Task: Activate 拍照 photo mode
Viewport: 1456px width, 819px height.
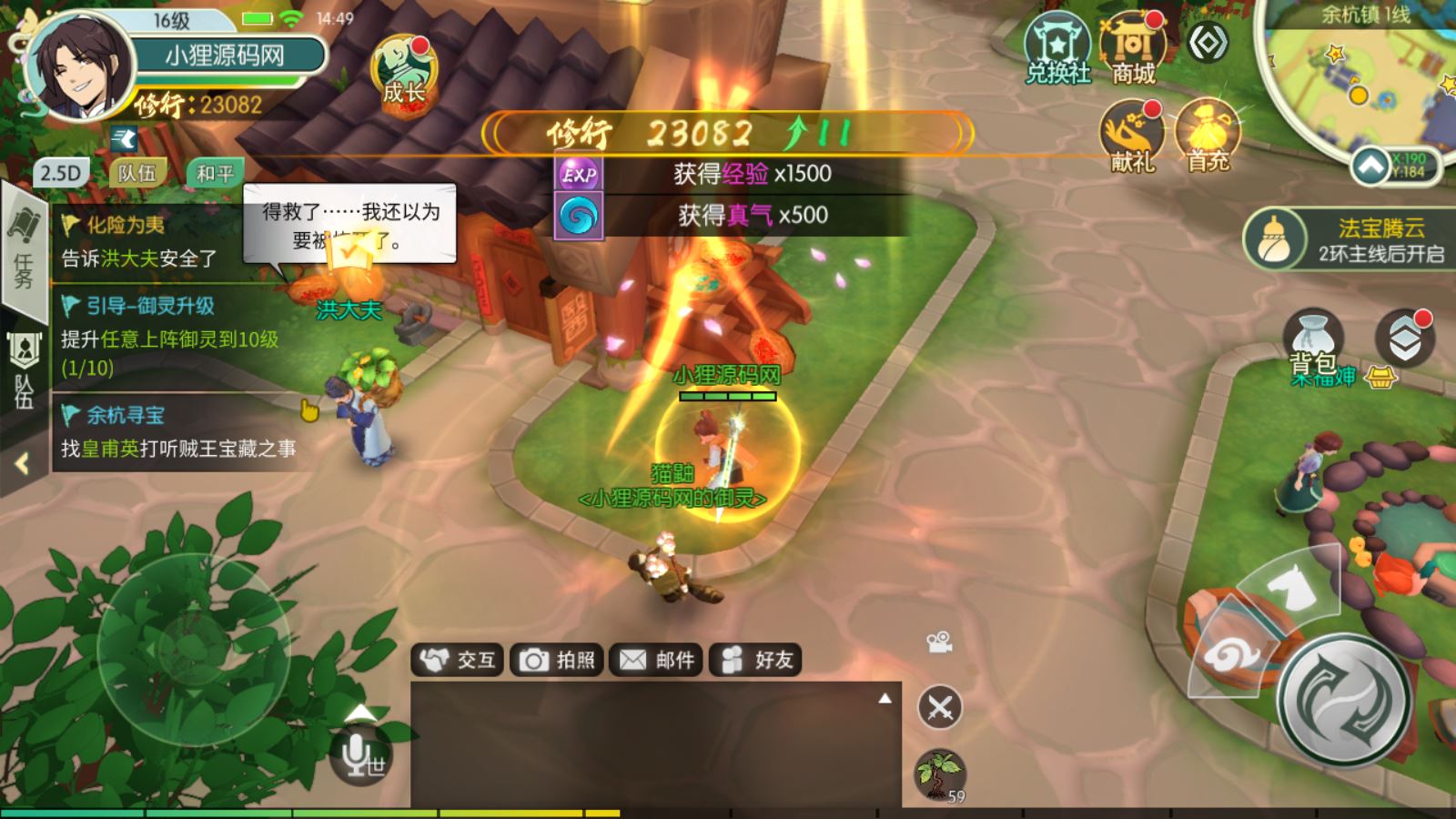Action: 557,660
